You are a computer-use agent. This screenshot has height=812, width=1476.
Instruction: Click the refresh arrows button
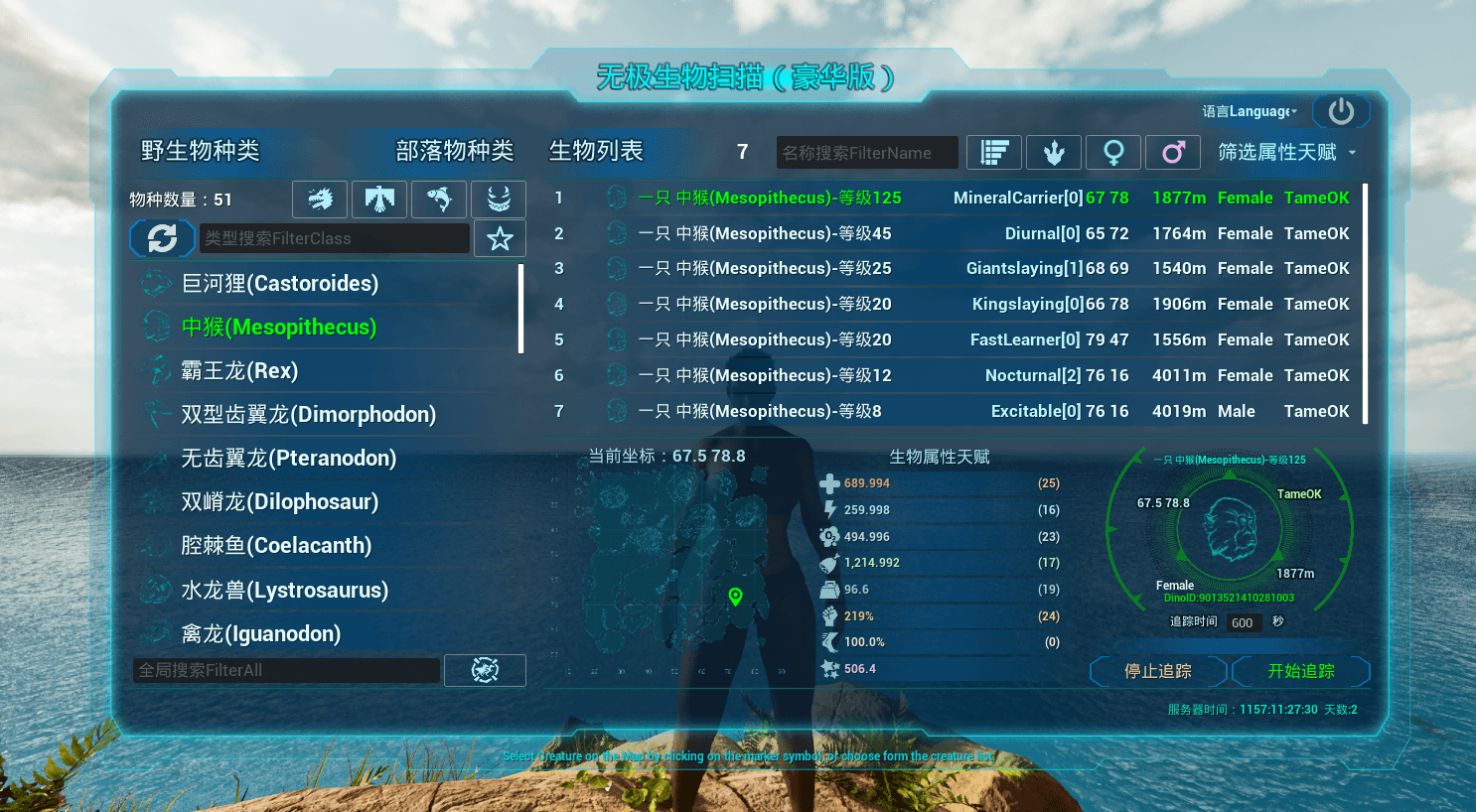pos(162,238)
